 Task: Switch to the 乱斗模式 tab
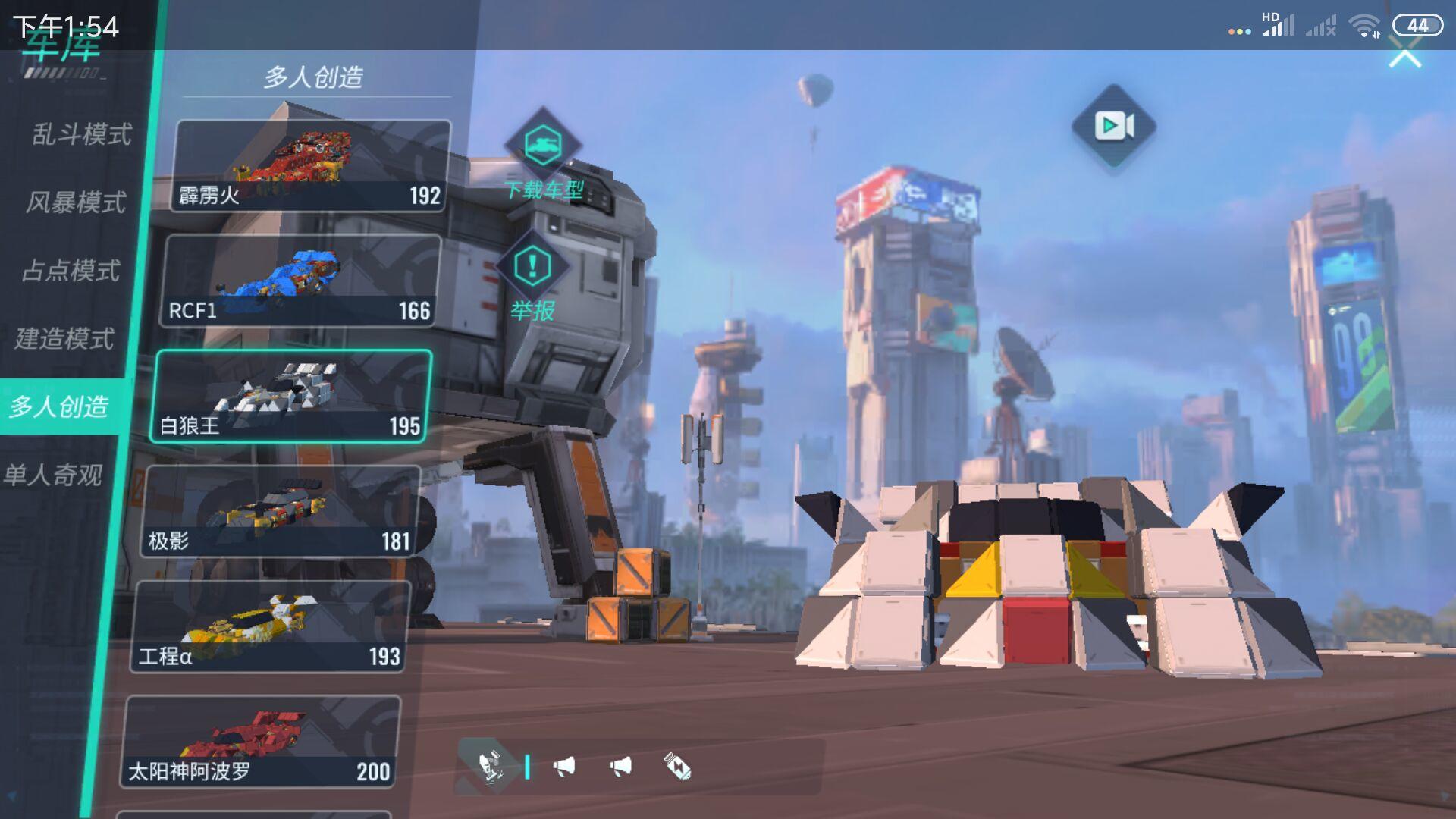[x=82, y=134]
